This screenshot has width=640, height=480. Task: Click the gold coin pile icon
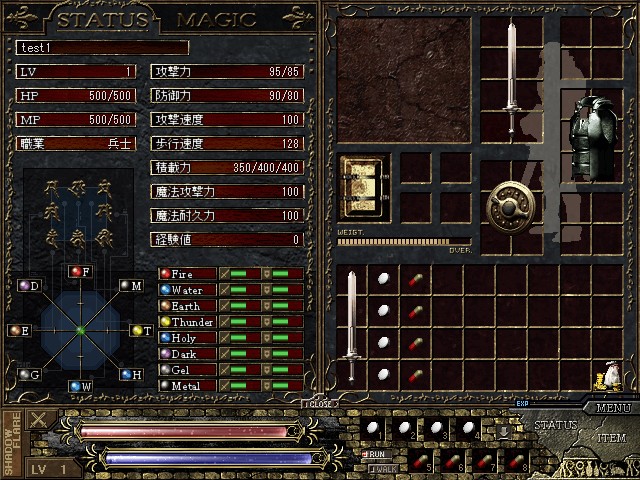604,376
